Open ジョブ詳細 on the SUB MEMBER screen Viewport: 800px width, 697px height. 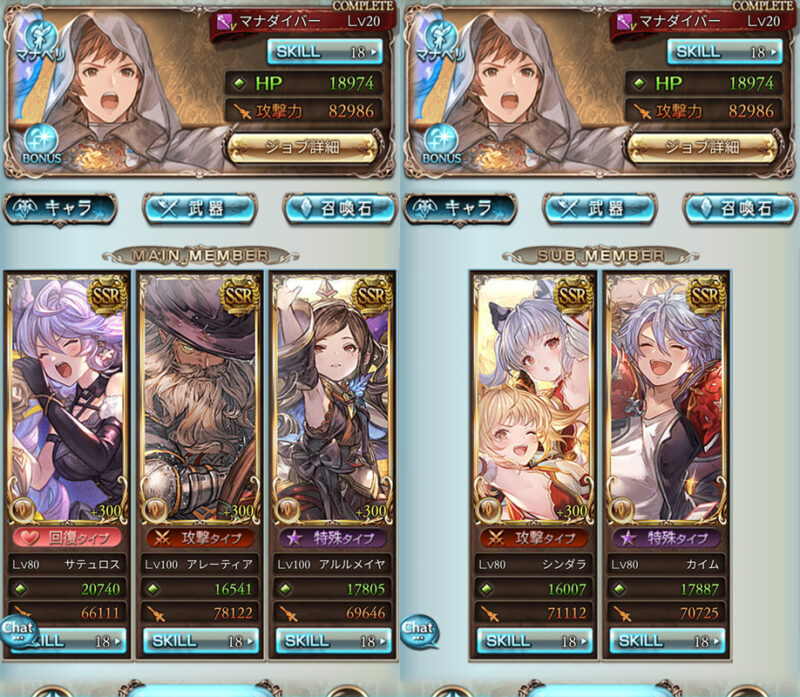click(701, 147)
